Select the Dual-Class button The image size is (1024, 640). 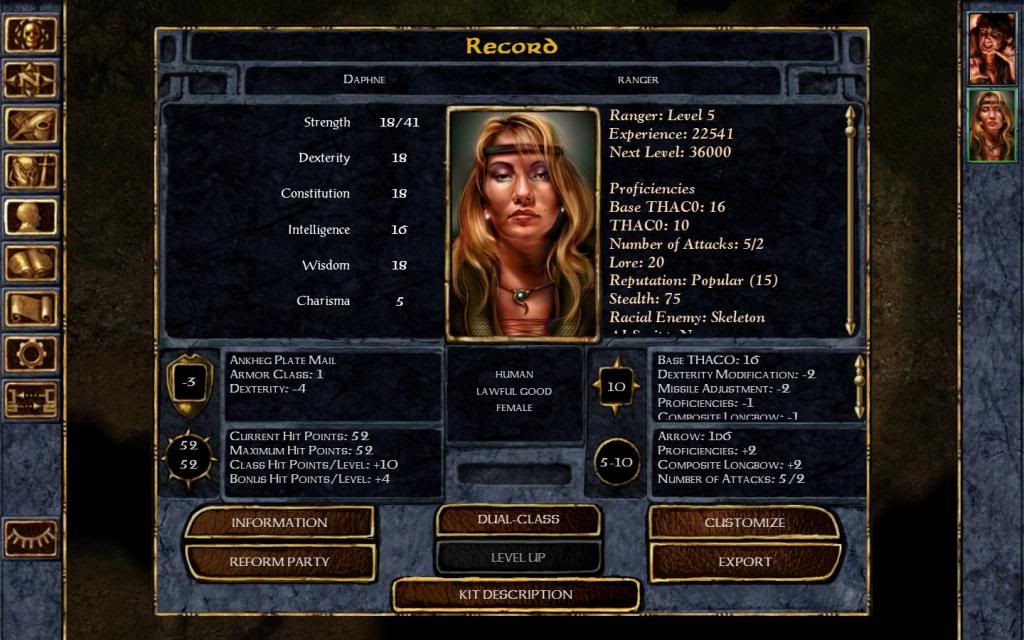point(518,520)
